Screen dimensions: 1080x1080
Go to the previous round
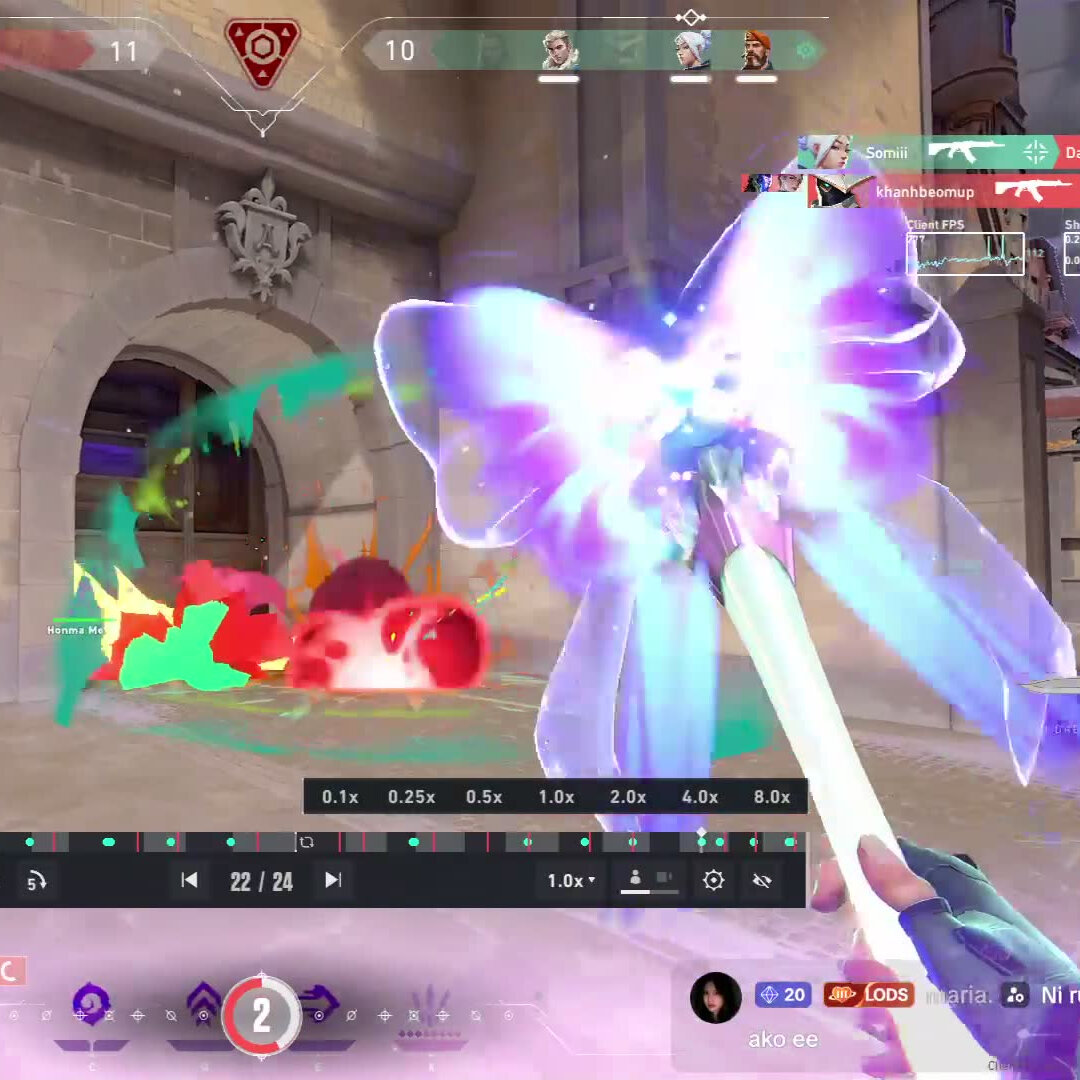(x=189, y=880)
